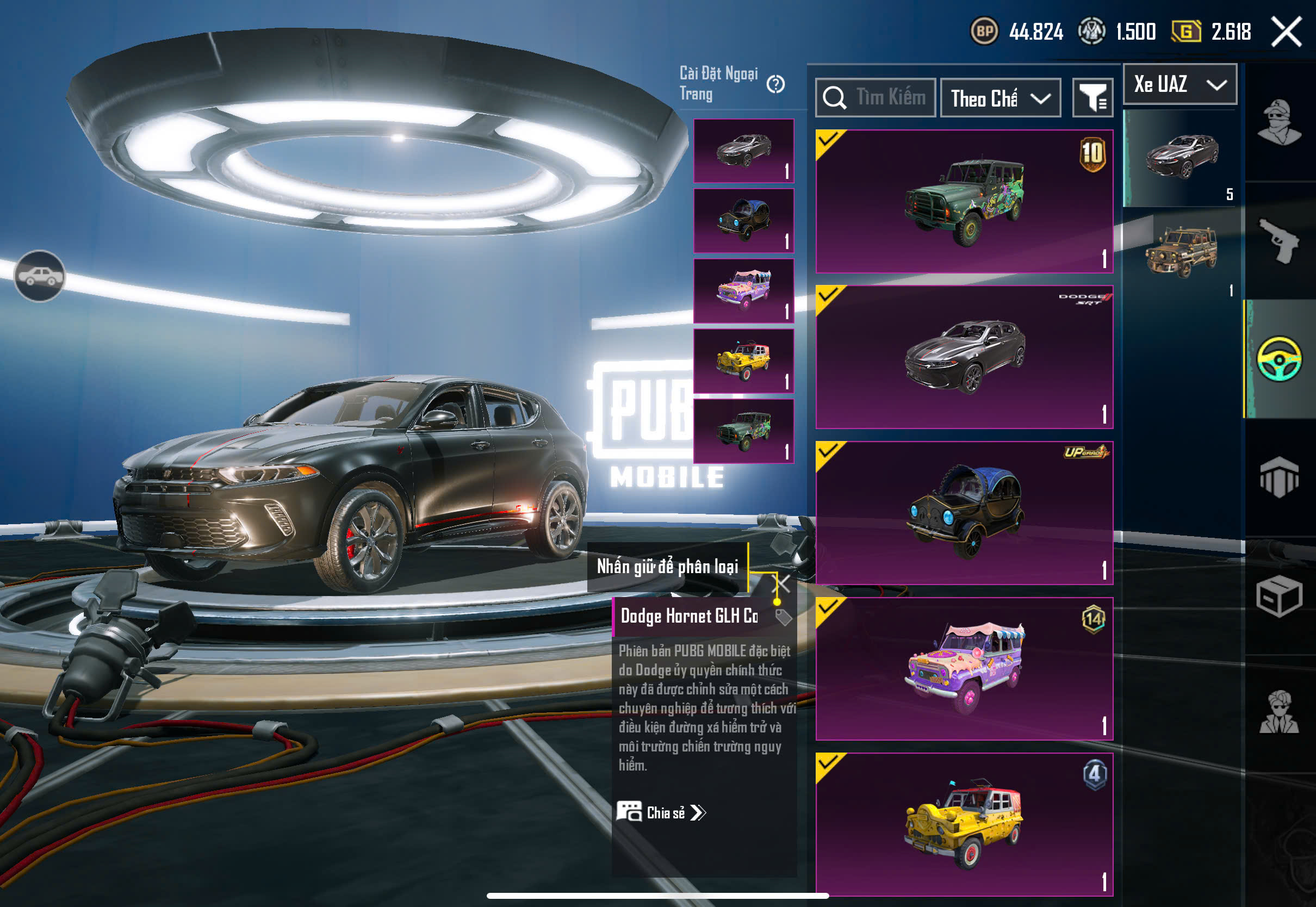
Task: Toggle the car view button on left
Action: coord(40,276)
